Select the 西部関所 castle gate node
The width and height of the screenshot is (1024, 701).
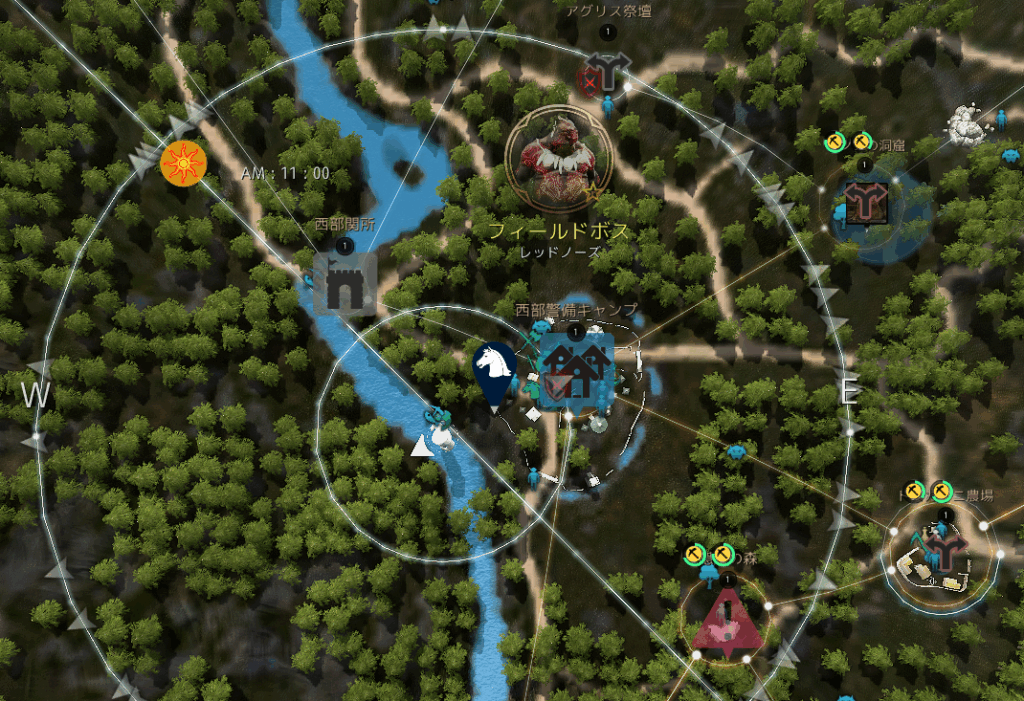click(x=346, y=282)
